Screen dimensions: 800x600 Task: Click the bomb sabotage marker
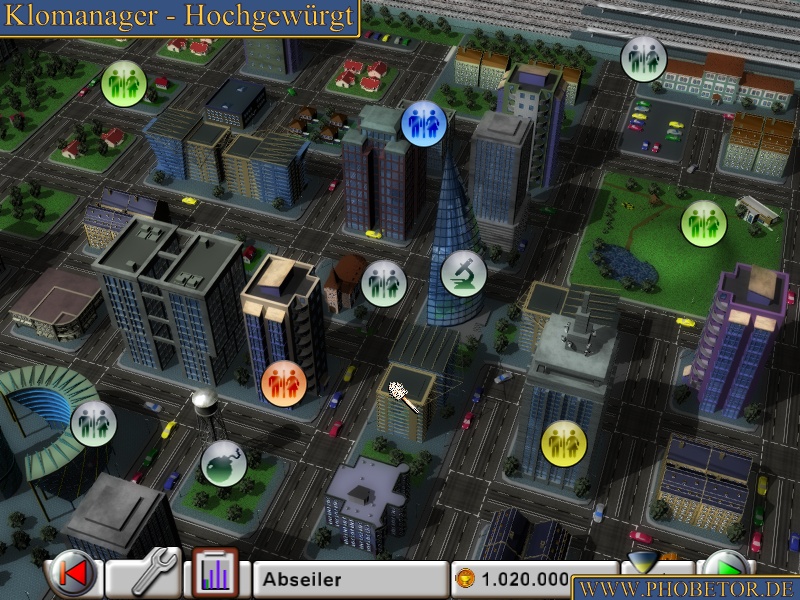223,463
